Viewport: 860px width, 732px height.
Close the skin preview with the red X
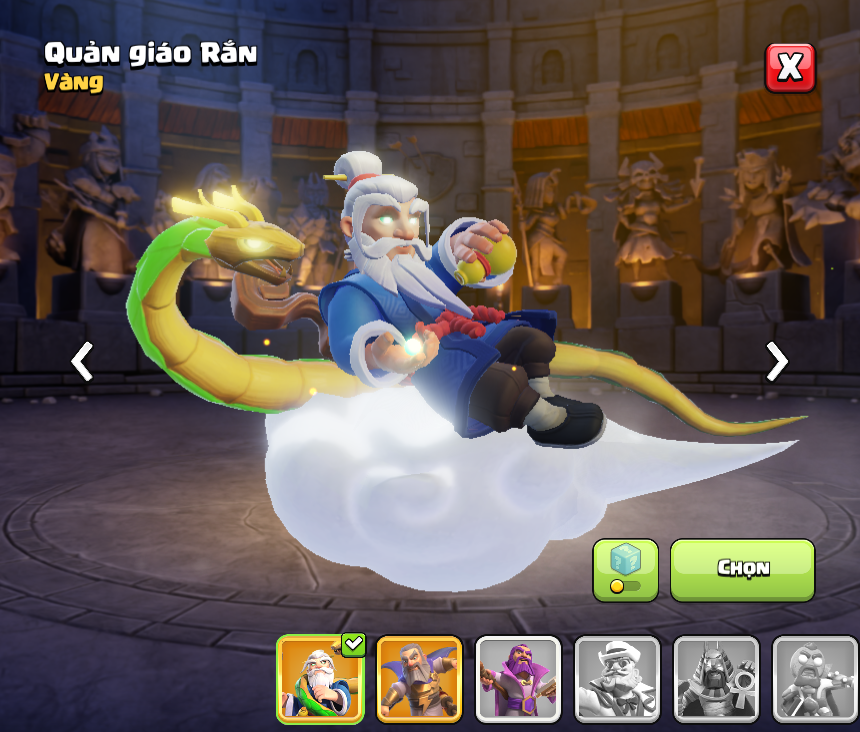pos(790,68)
